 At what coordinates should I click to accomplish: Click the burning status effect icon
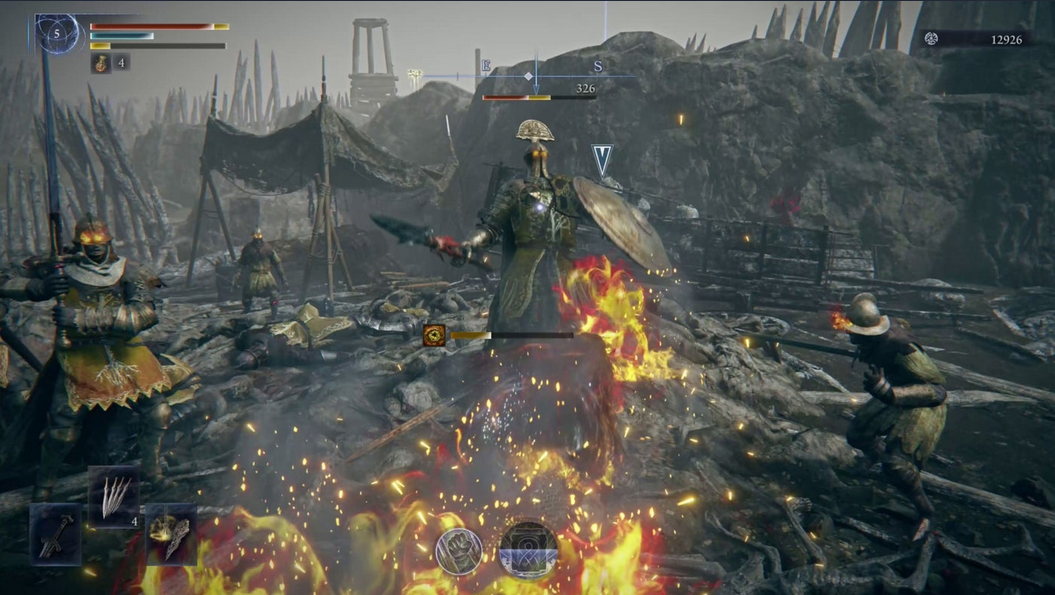[434, 335]
